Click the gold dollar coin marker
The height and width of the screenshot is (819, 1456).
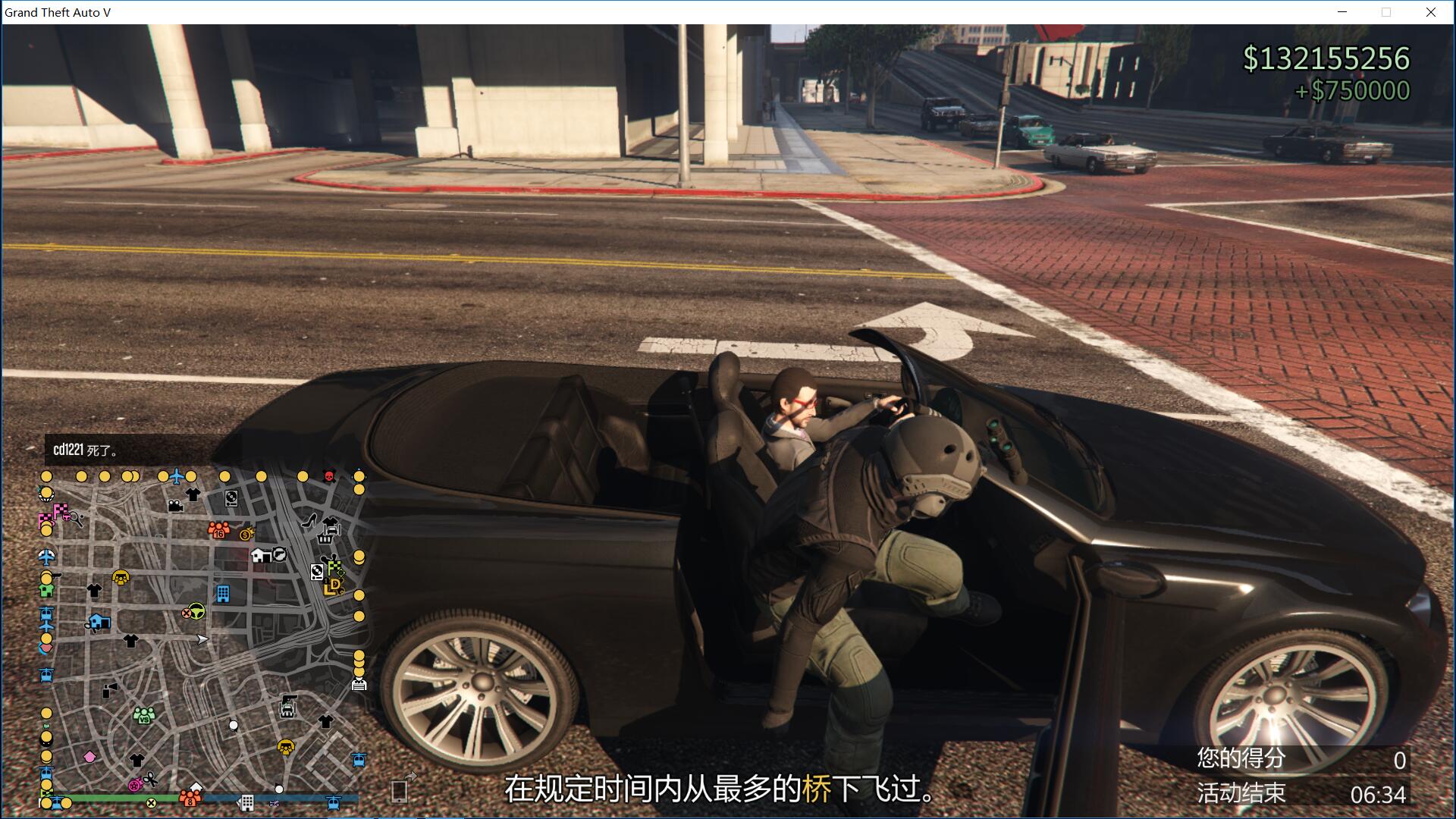[x=246, y=535]
